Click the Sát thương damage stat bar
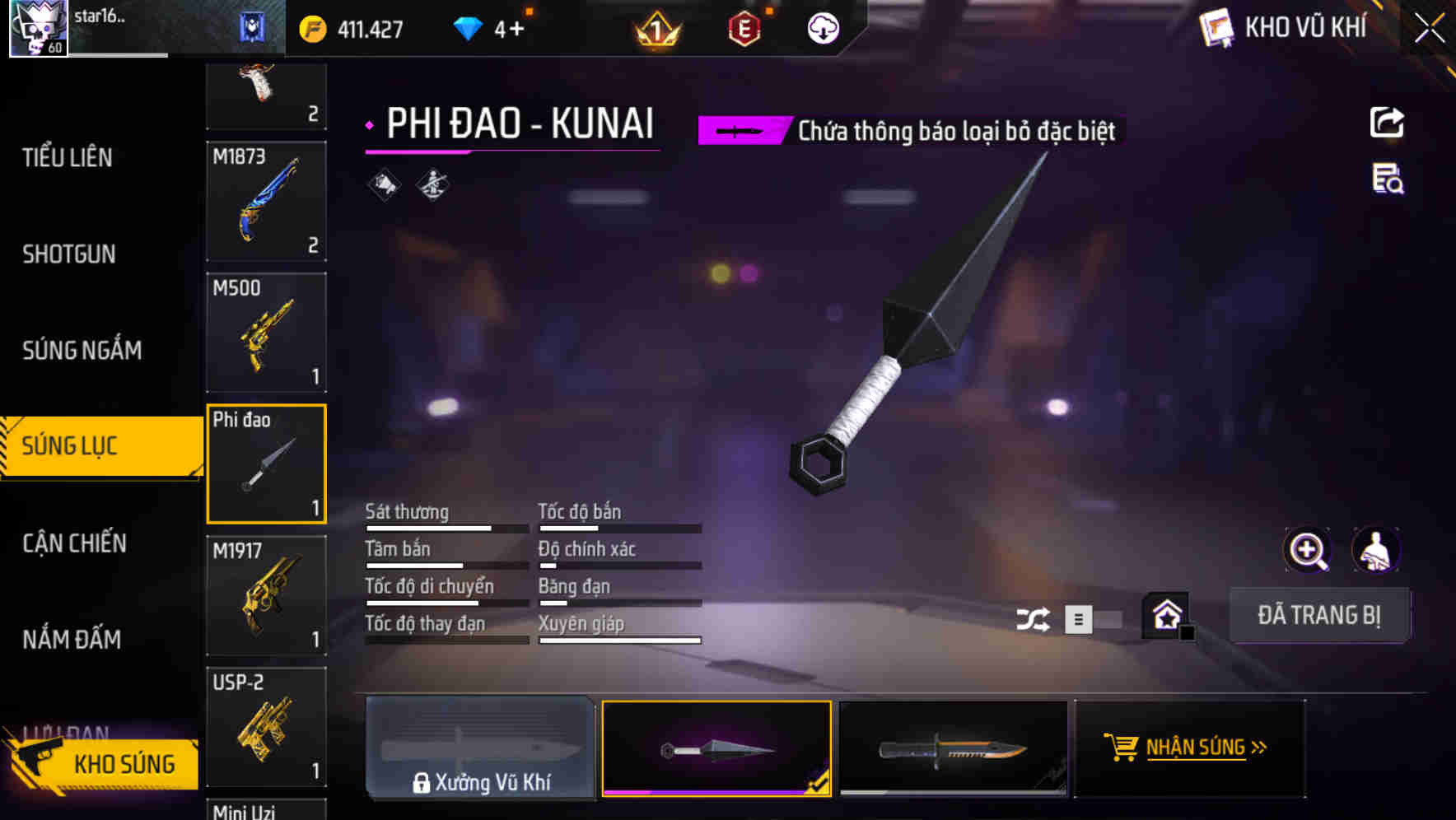1456x820 pixels. click(x=445, y=528)
